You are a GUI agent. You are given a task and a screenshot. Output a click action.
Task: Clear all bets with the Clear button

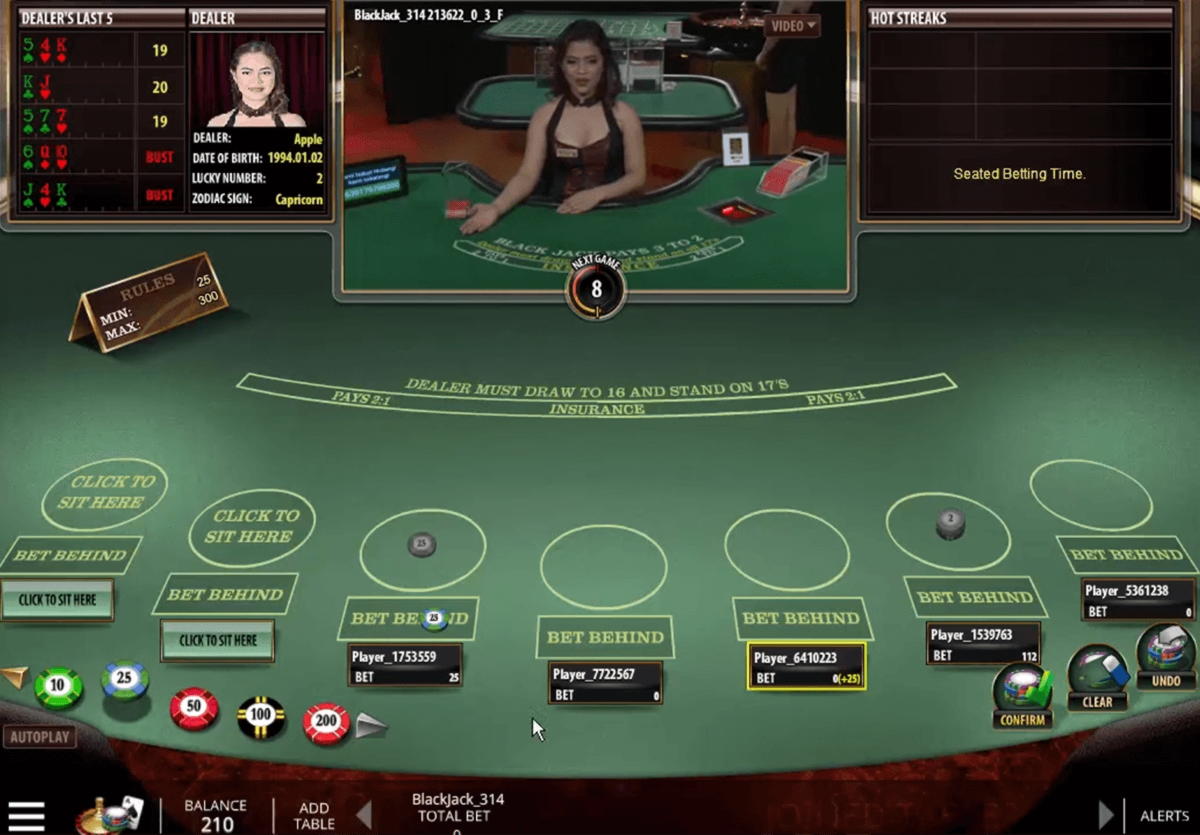pos(1097,678)
